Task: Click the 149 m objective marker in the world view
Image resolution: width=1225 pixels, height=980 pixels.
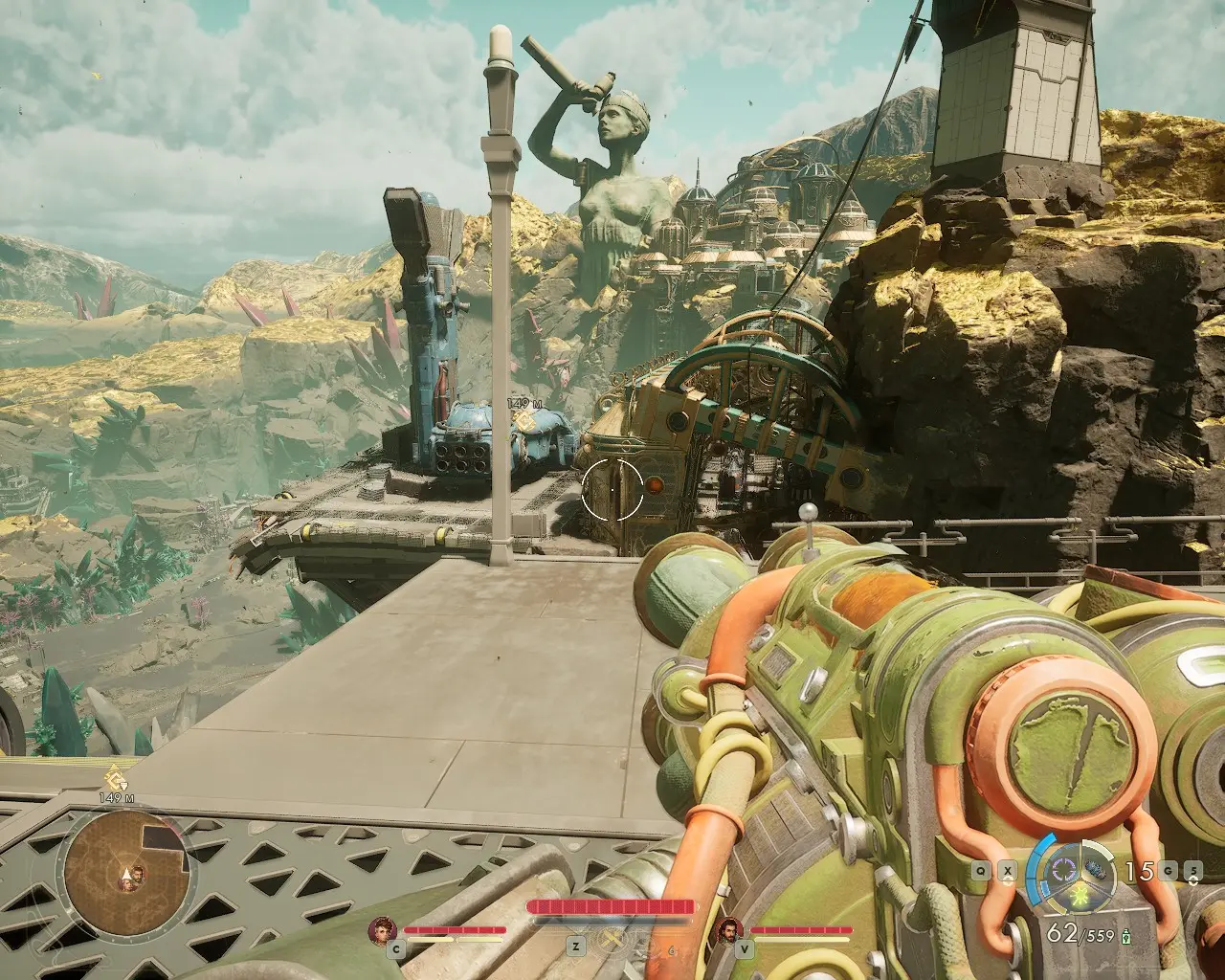Action: pos(523,419)
